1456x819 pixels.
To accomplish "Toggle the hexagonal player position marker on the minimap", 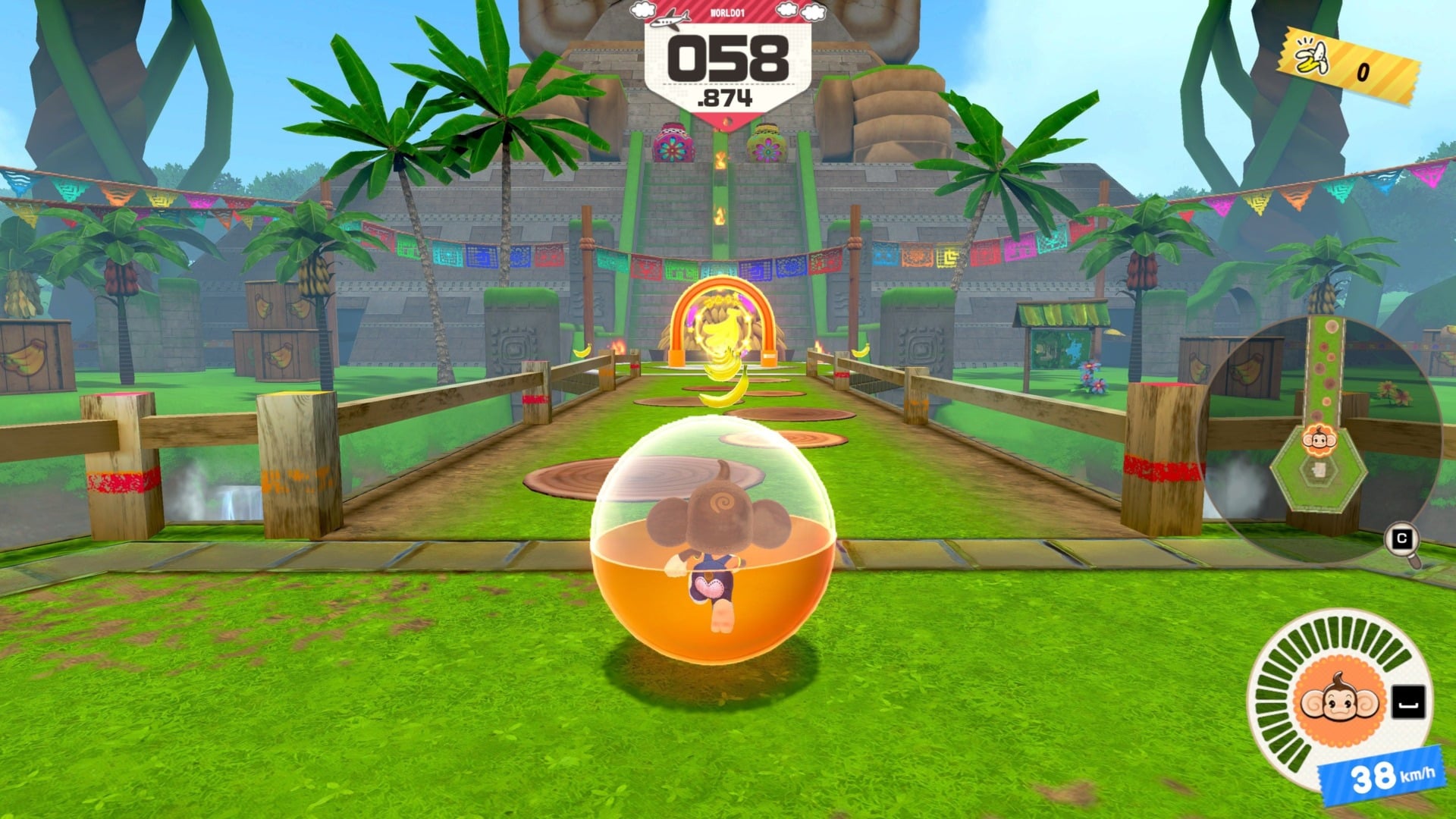I will click(x=1319, y=470).
